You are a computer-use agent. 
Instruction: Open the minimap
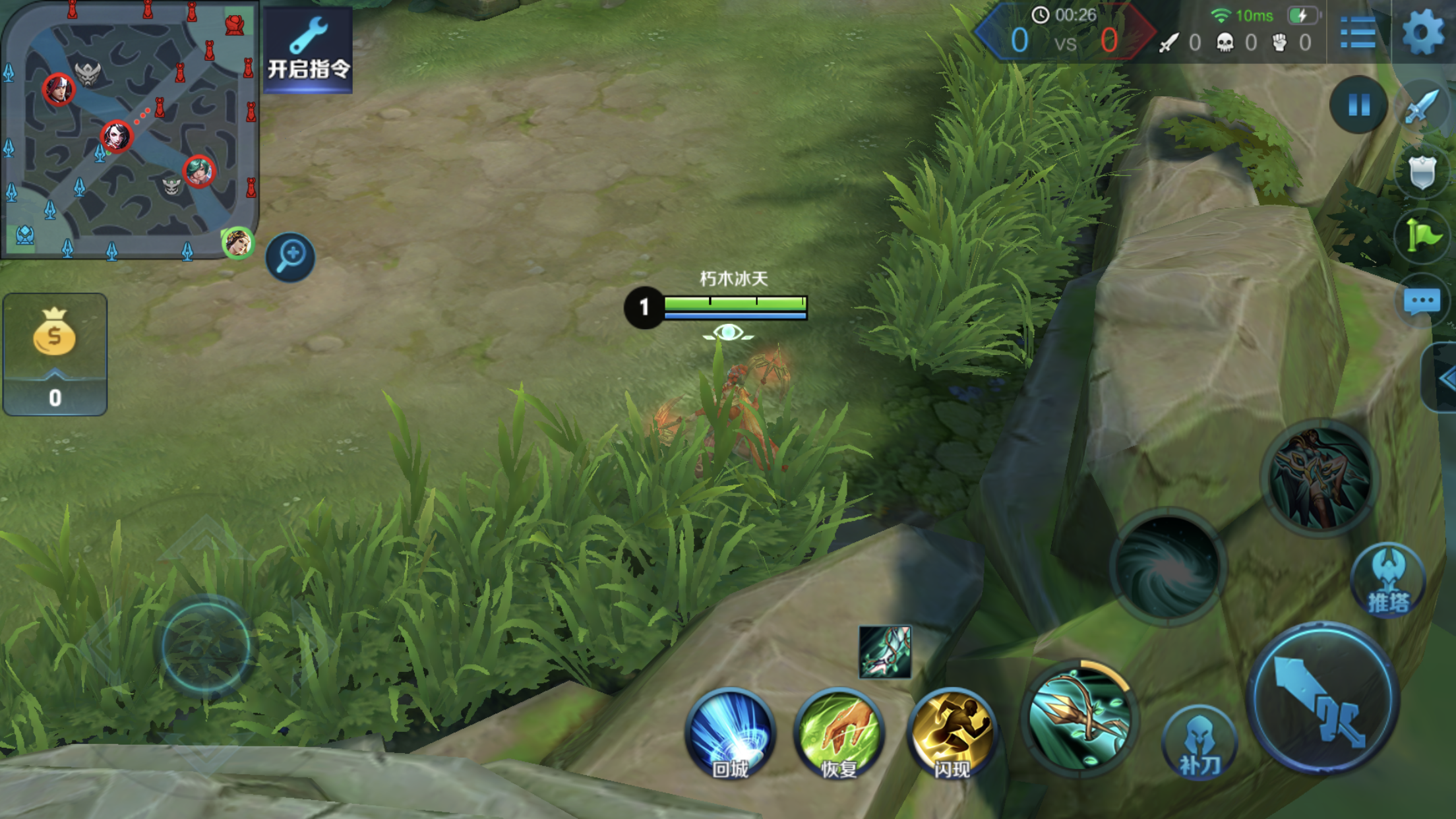pos(129,129)
